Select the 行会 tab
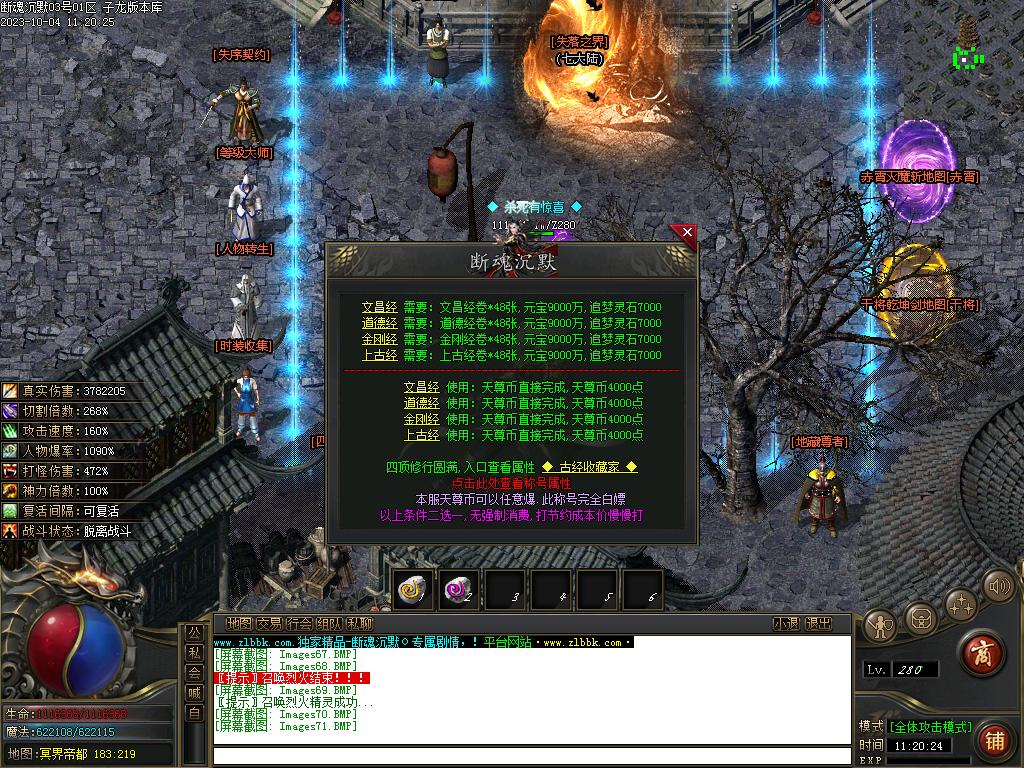 [x=299, y=624]
